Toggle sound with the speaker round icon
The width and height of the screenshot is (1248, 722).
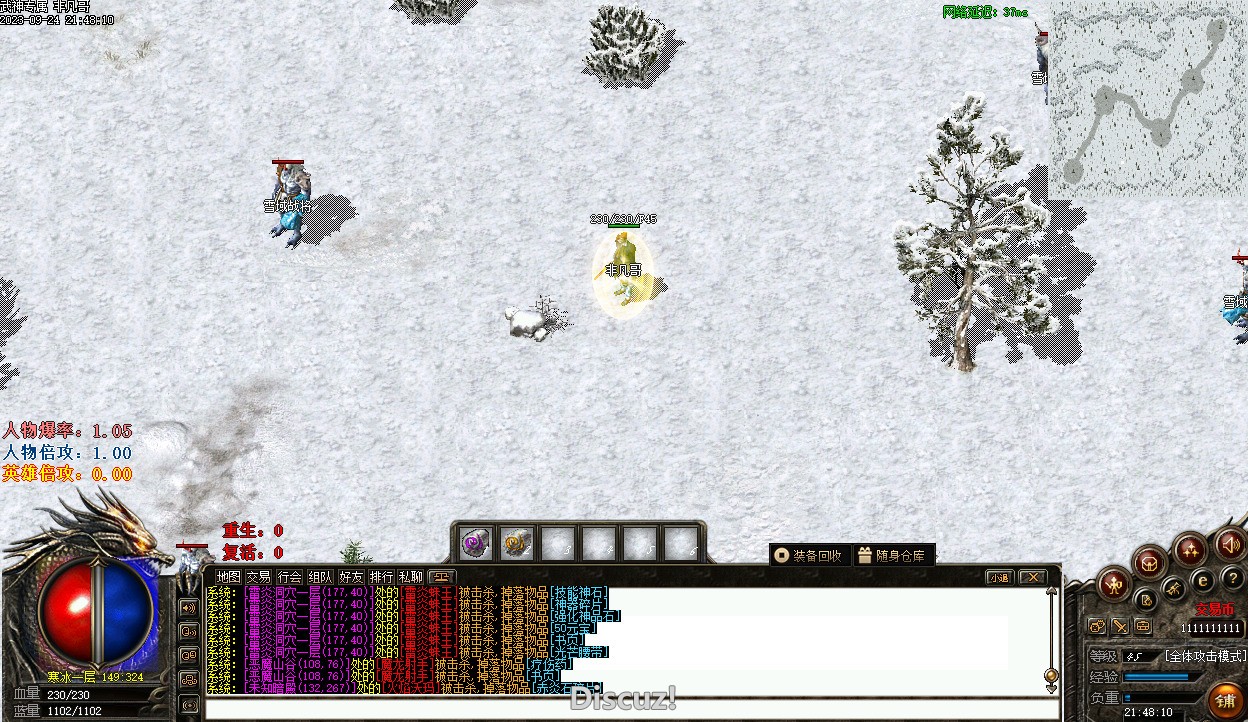pyautogui.click(x=1229, y=545)
